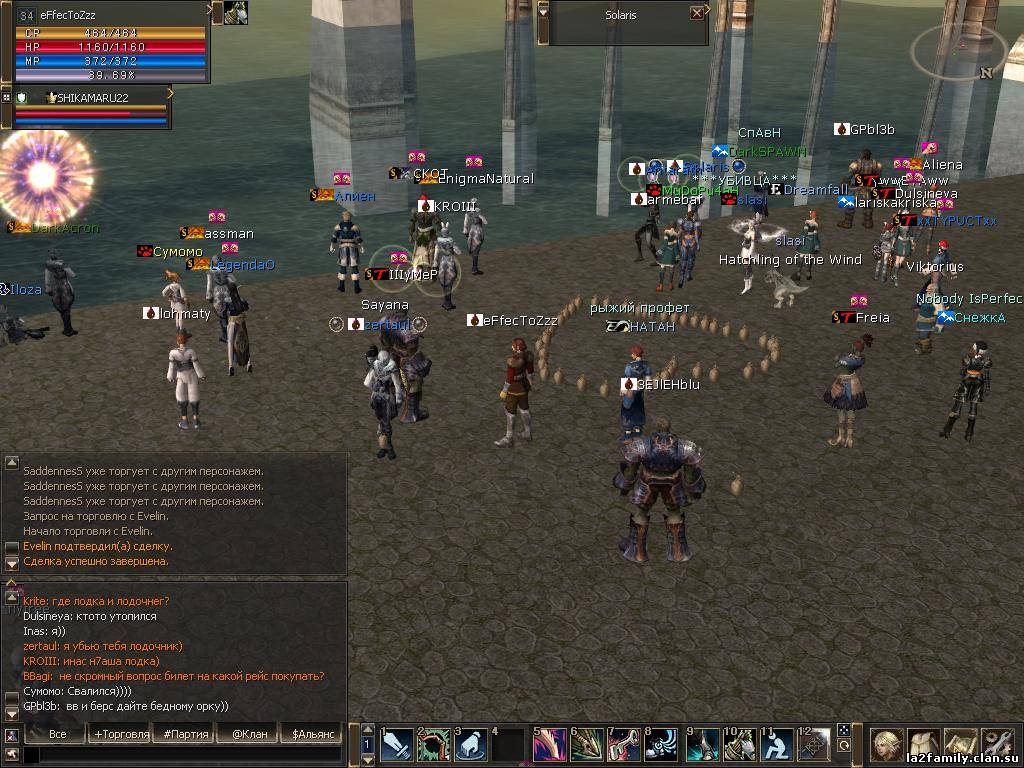Activate the sit/stand action in slot 11
Image resolution: width=1024 pixels, height=768 pixels.
778,745
